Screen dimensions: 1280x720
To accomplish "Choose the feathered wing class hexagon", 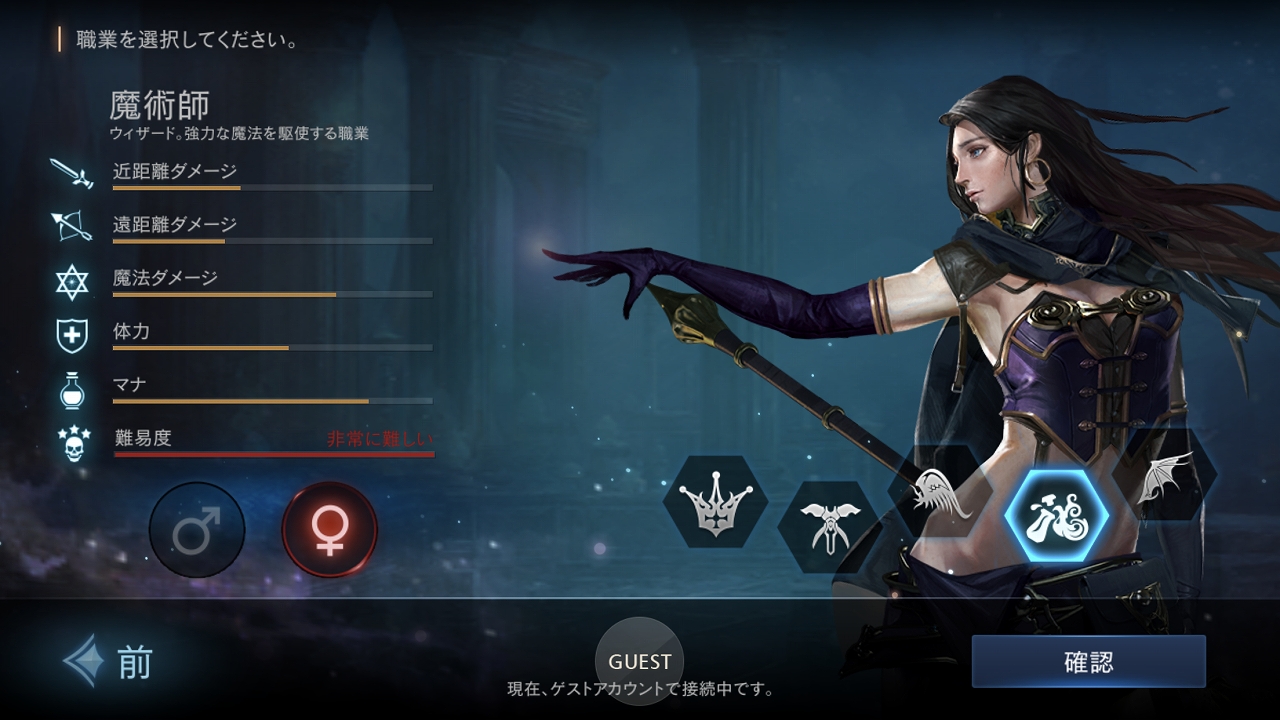I will (x=940, y=491).
